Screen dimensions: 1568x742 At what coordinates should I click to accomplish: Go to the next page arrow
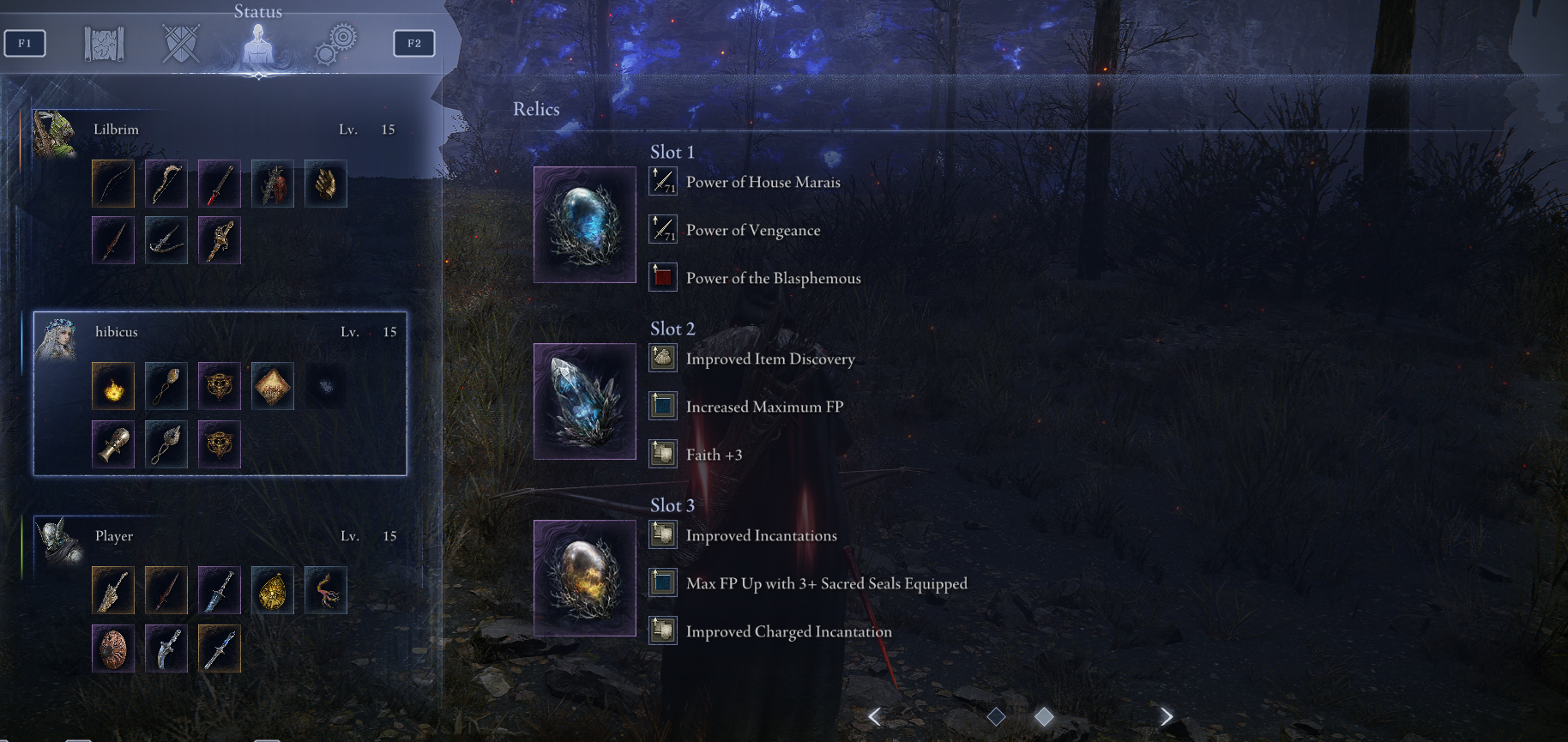(x=1166, y=716)
